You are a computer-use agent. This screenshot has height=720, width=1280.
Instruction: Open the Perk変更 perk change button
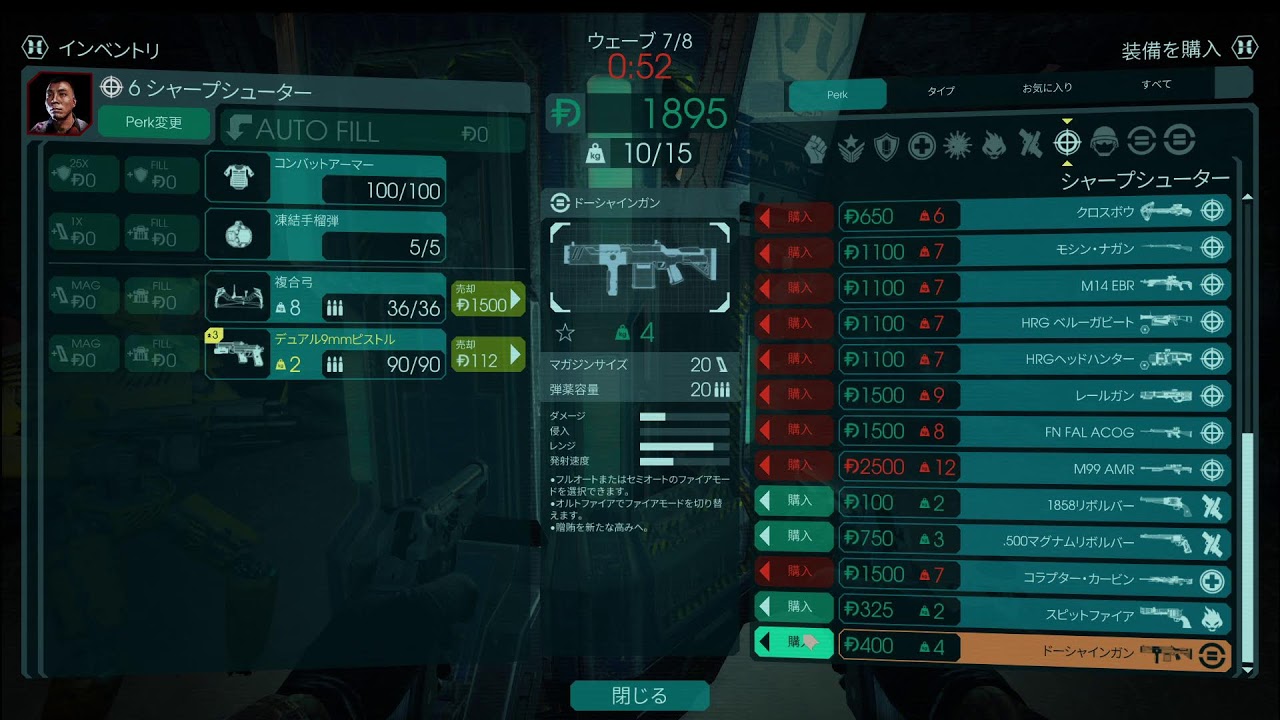click(154, 123)
